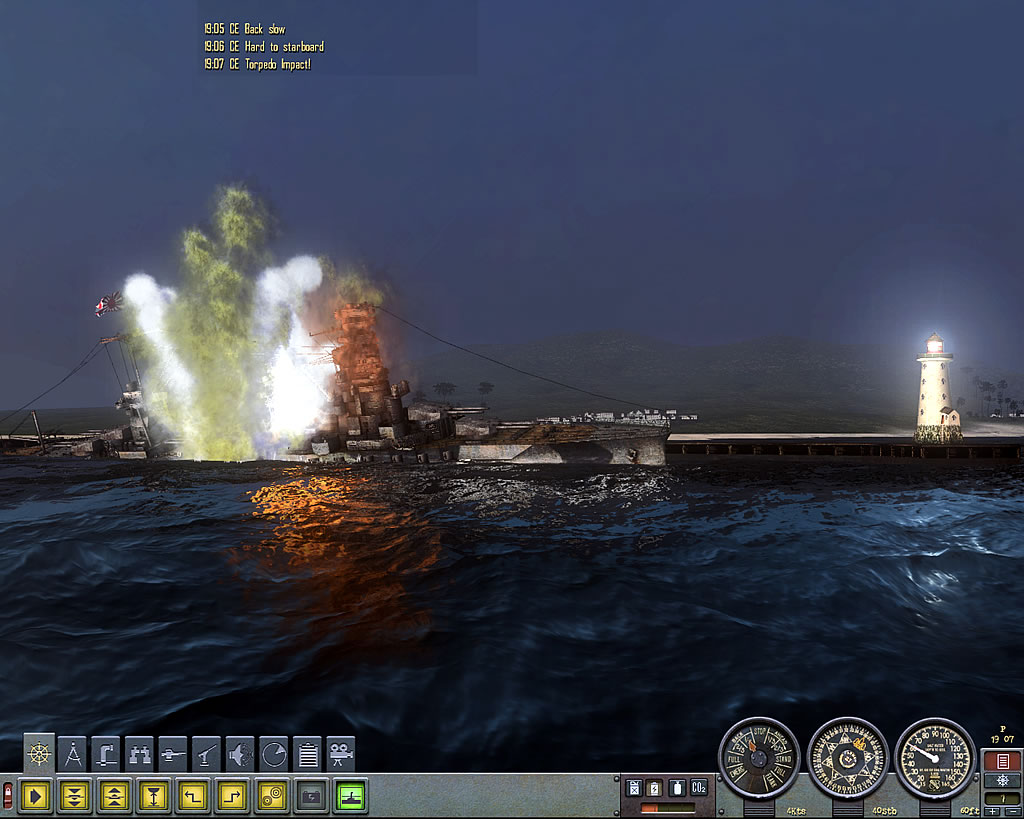Switch to the periscope view tab
This screenshot has height=819, width=1024.
(x=107, y=755)
